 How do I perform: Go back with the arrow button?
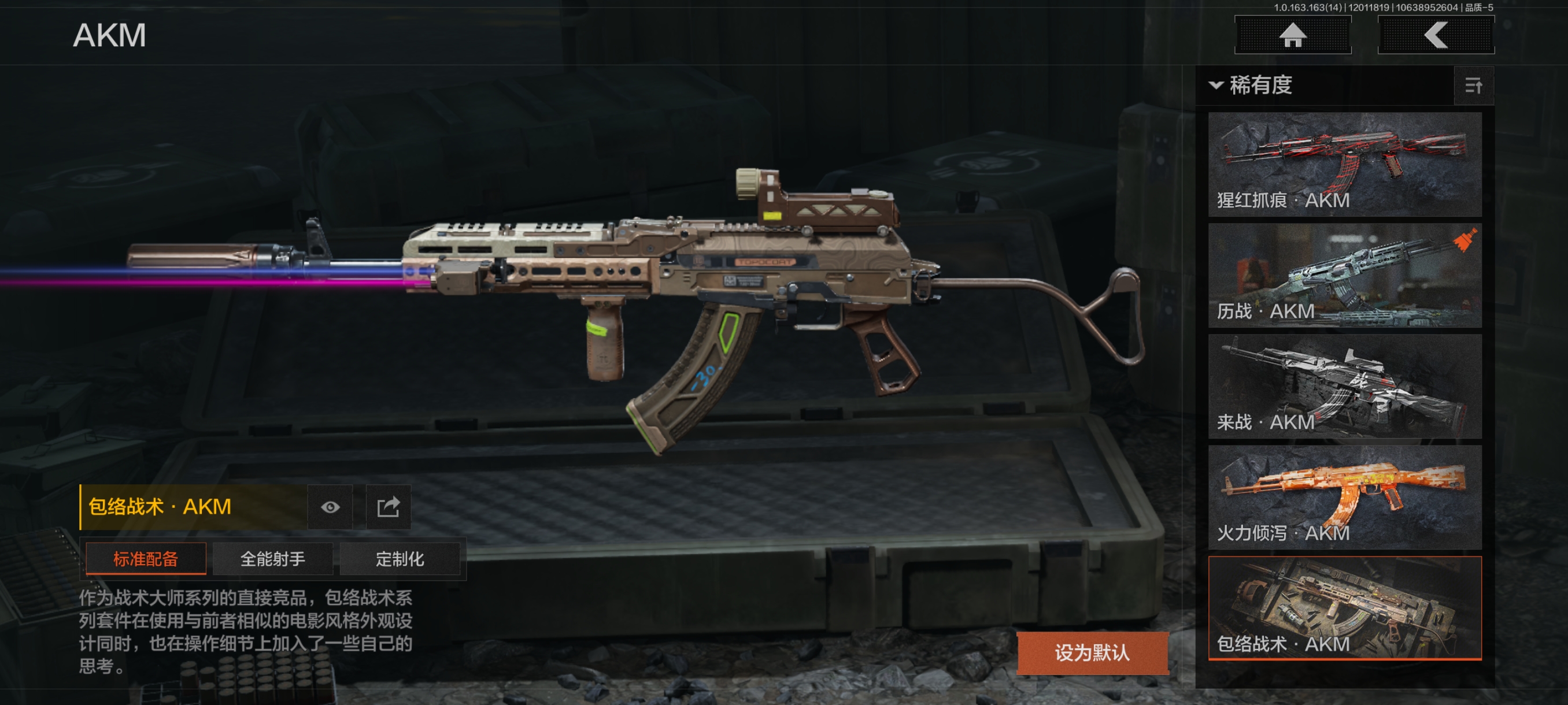pyautogui.click(x=1435, y=35)
